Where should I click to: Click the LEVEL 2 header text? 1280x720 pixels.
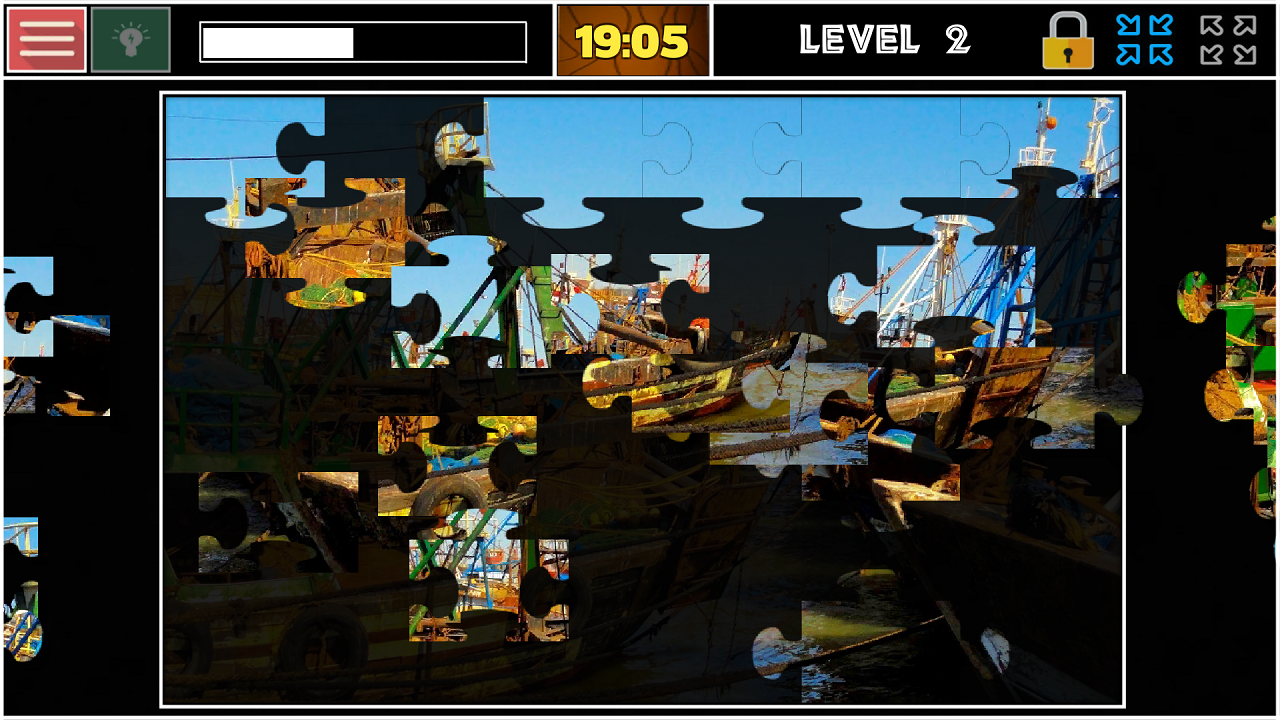tap(884, 40)
